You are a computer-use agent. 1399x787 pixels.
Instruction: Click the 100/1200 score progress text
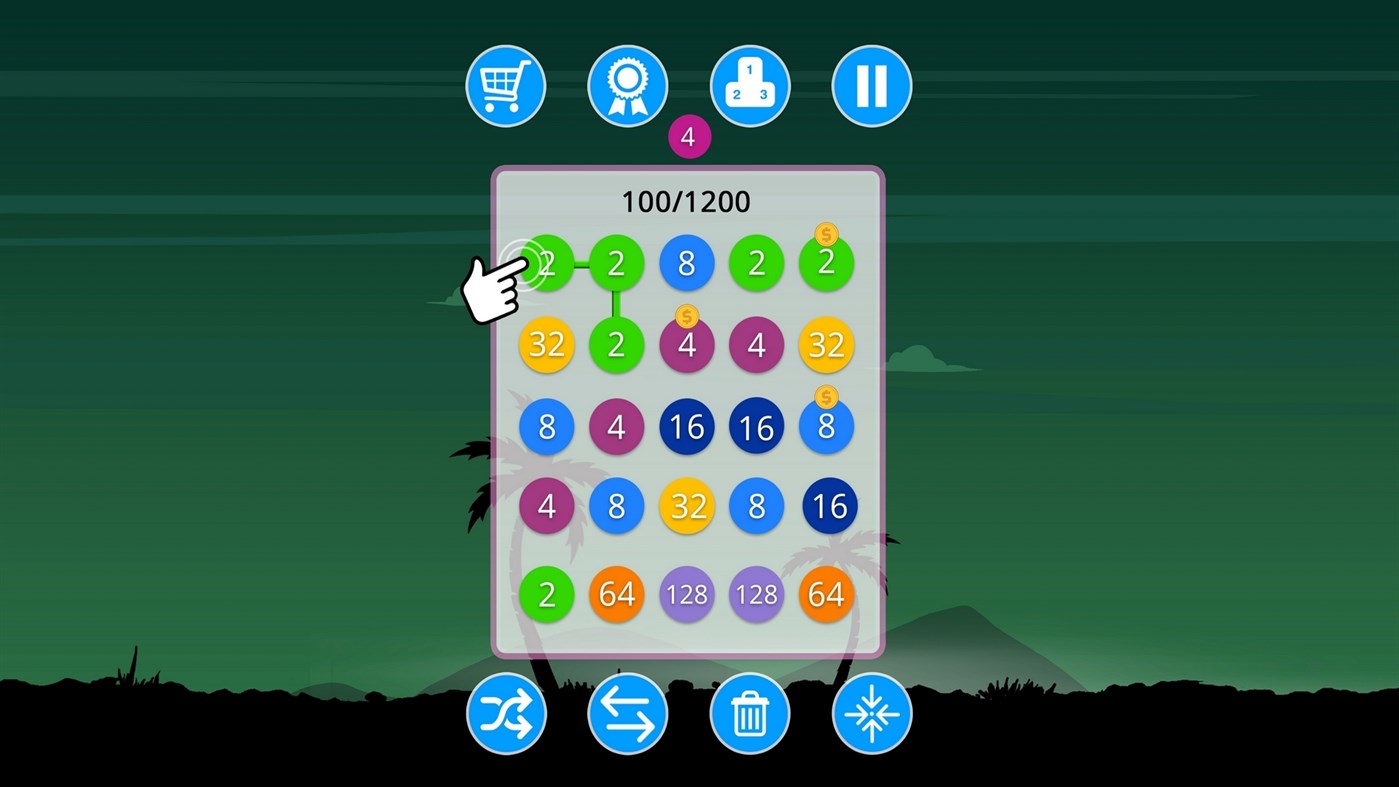[x=687, y=201]
